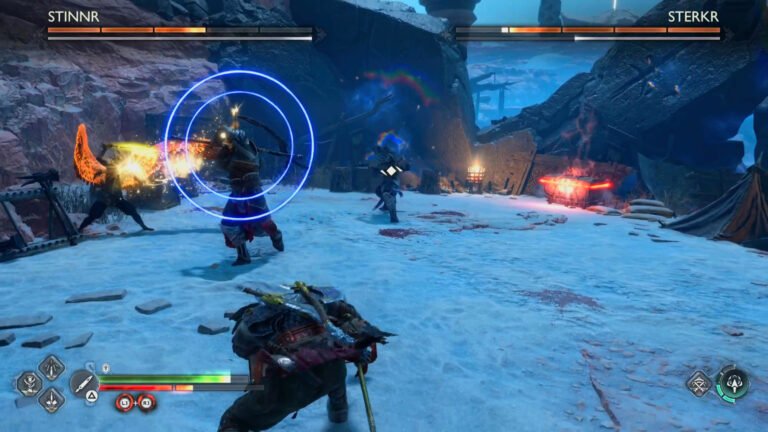Select the crossed-axes diamond icon

(x=699, y=382)
